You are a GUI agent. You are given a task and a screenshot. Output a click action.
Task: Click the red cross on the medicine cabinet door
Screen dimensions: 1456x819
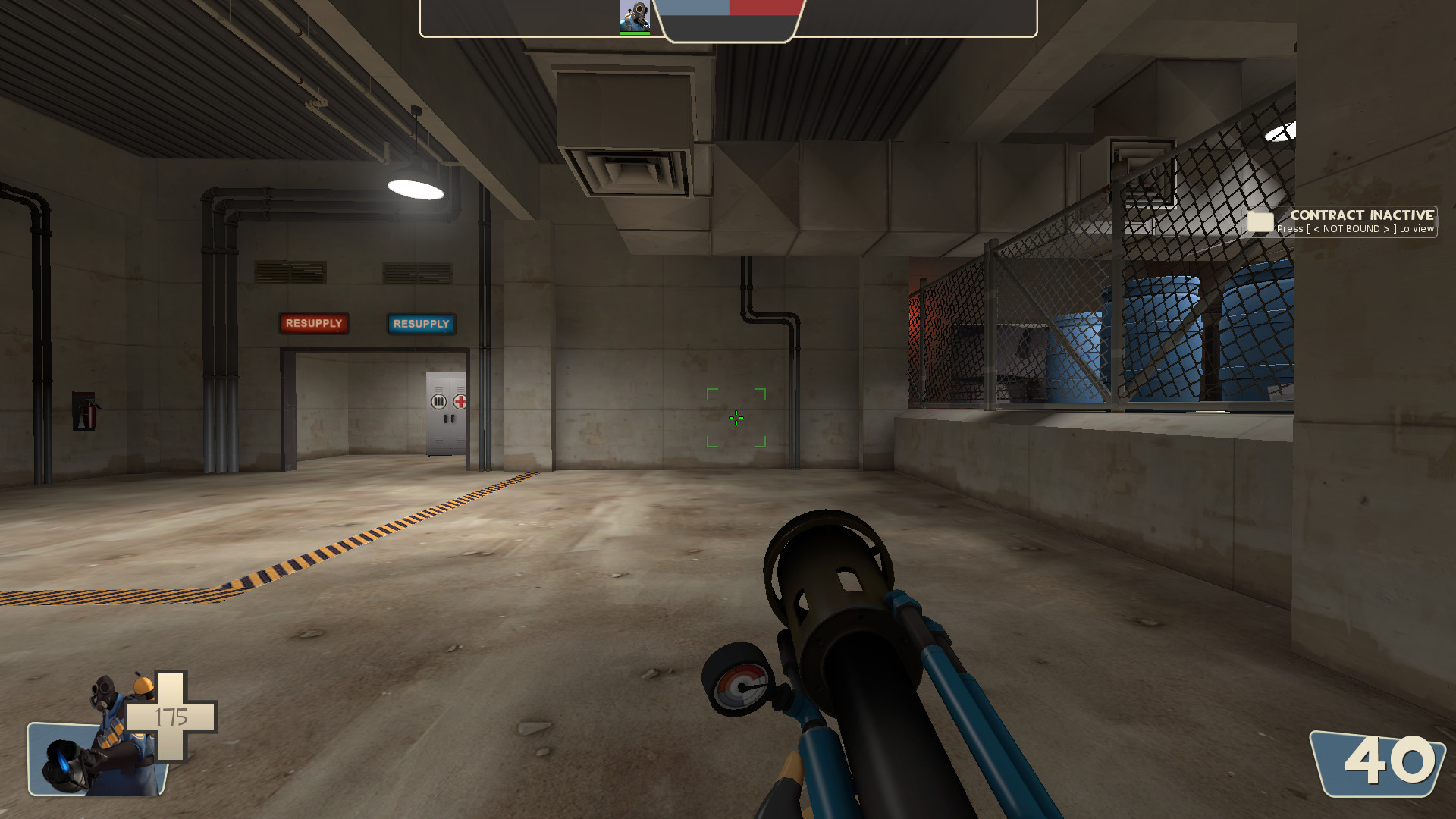click(x=460, y=401)
